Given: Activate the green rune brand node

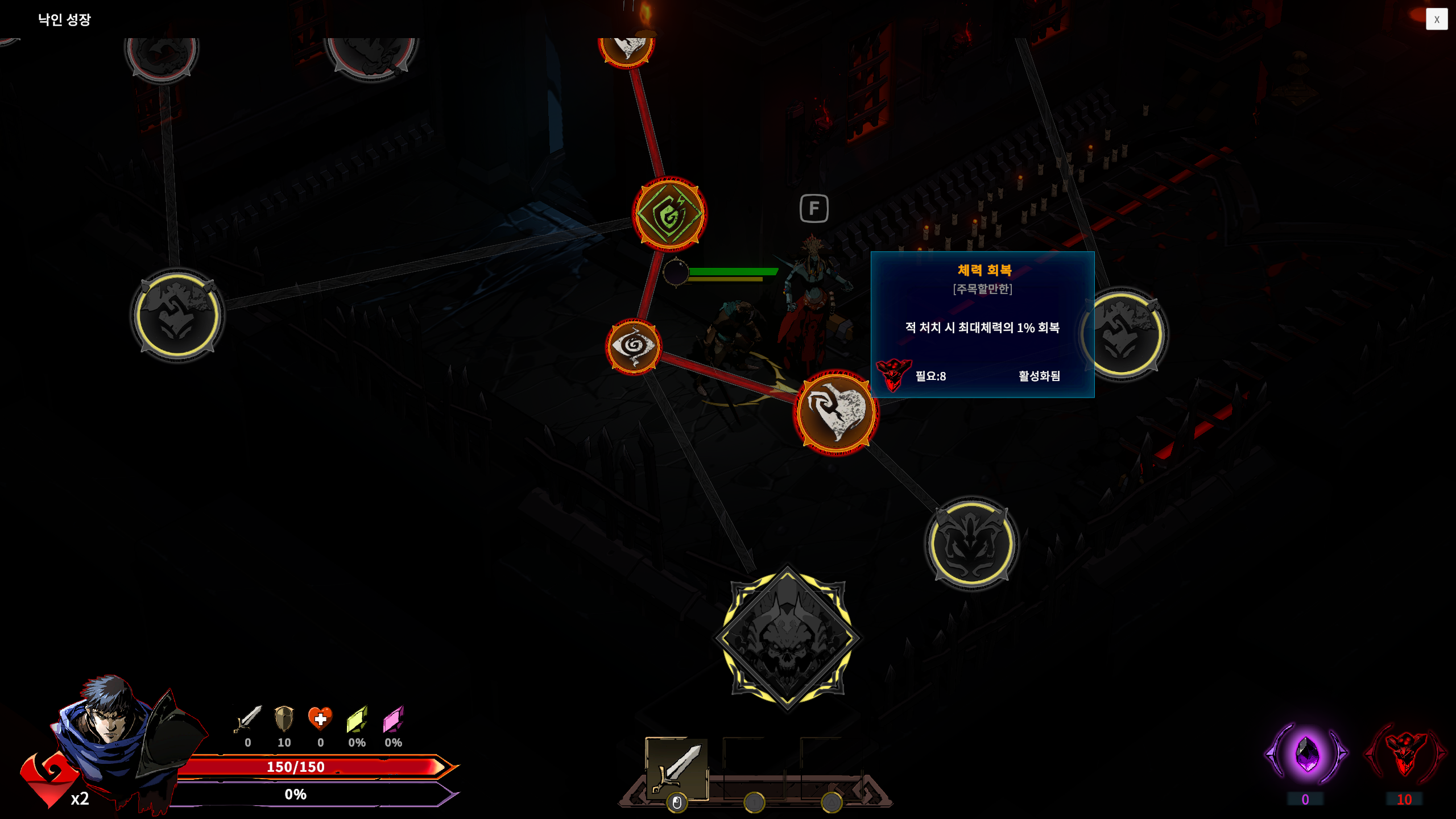Looking at the screenshot, I should pos(669,214).
